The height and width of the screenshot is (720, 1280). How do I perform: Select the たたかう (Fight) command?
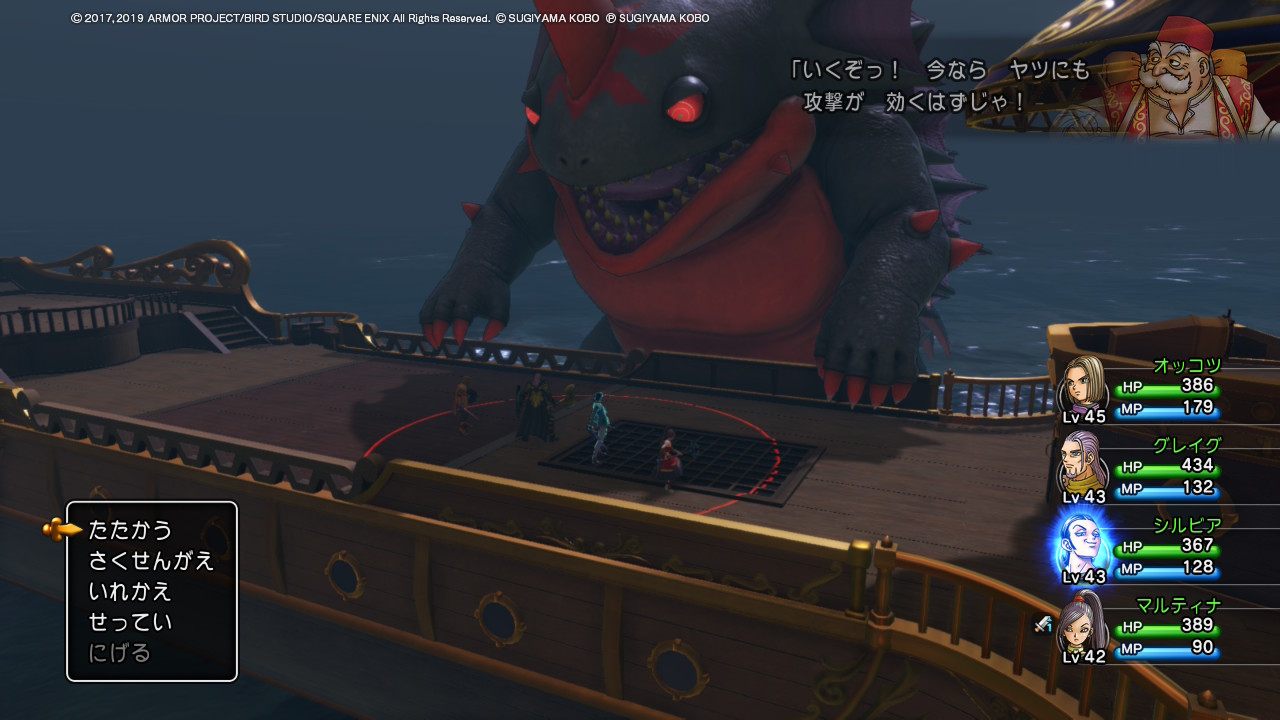(x=131, y=530)
